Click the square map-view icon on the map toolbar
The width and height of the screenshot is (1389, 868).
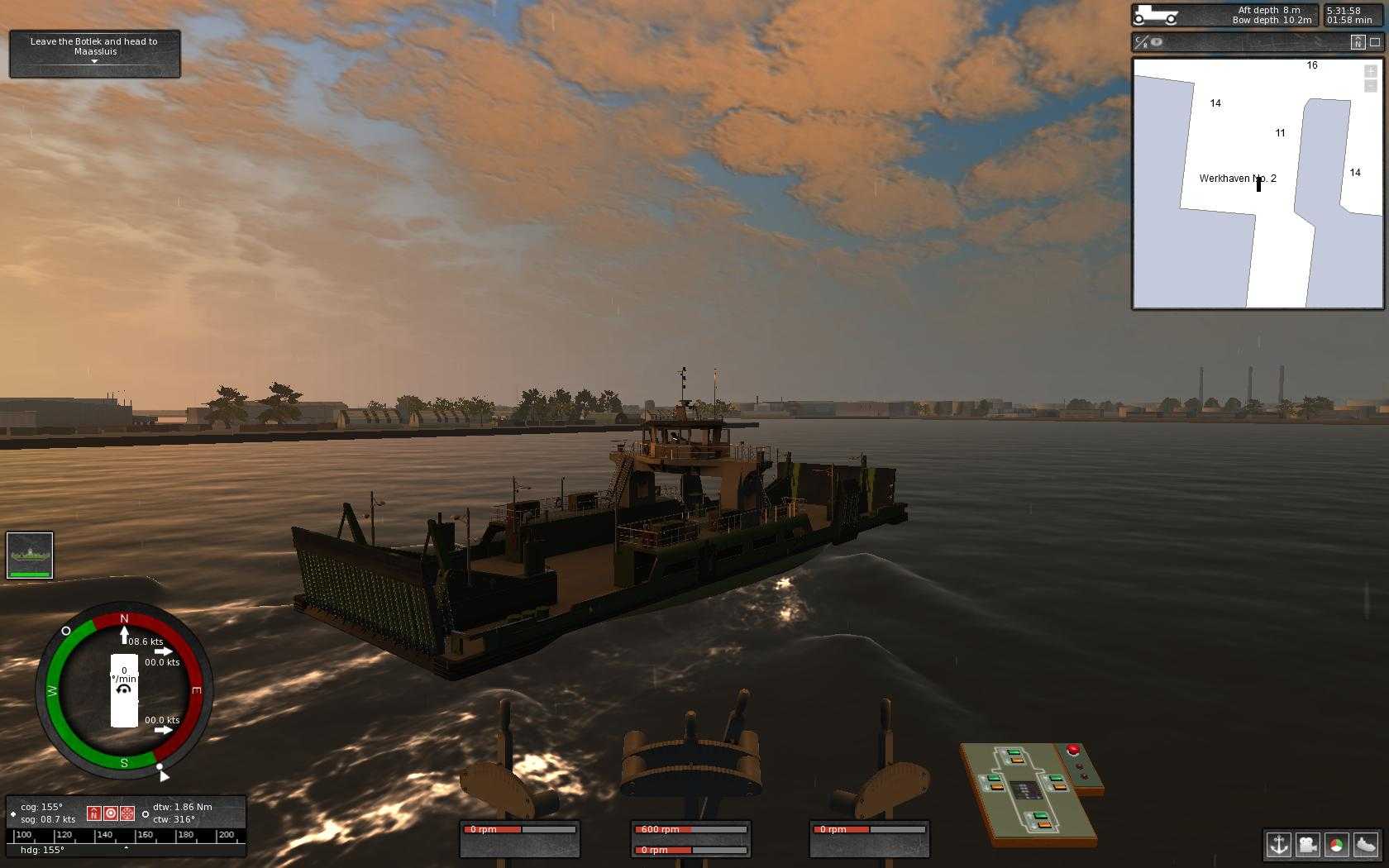(x=1376, y=41)
